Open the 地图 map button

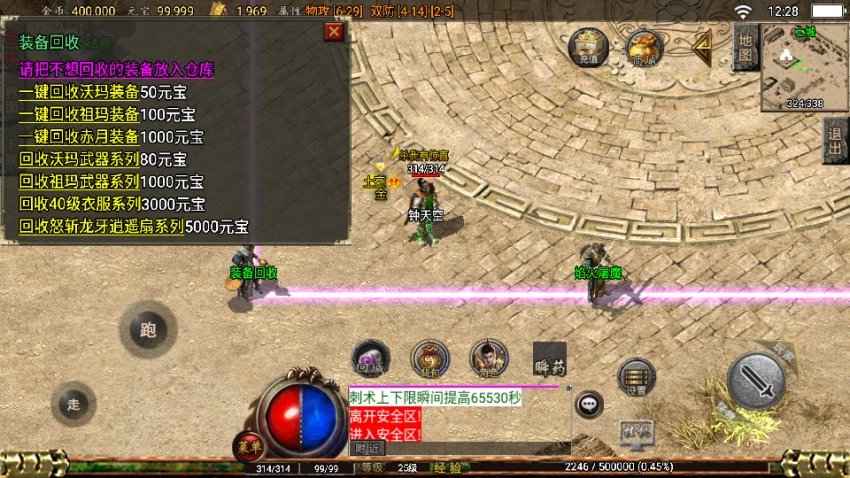tap(745, 48)
